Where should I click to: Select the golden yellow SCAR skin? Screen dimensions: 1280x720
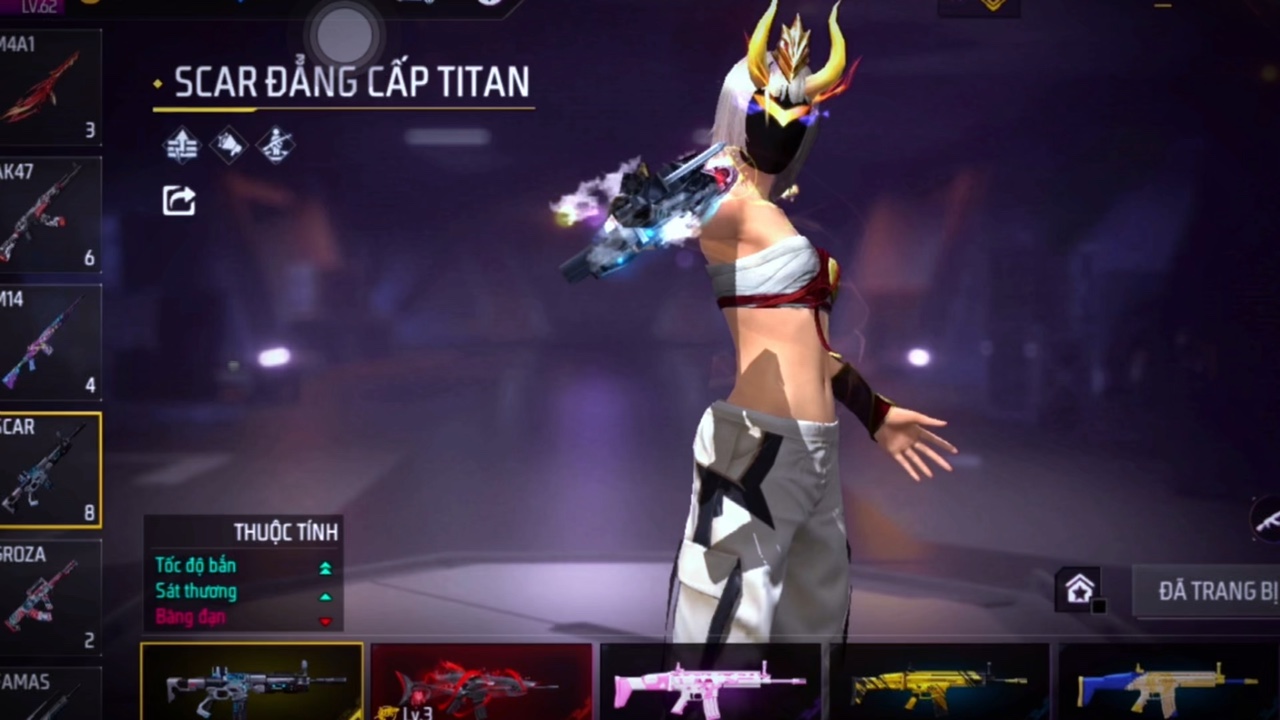[x=939, y=682]
